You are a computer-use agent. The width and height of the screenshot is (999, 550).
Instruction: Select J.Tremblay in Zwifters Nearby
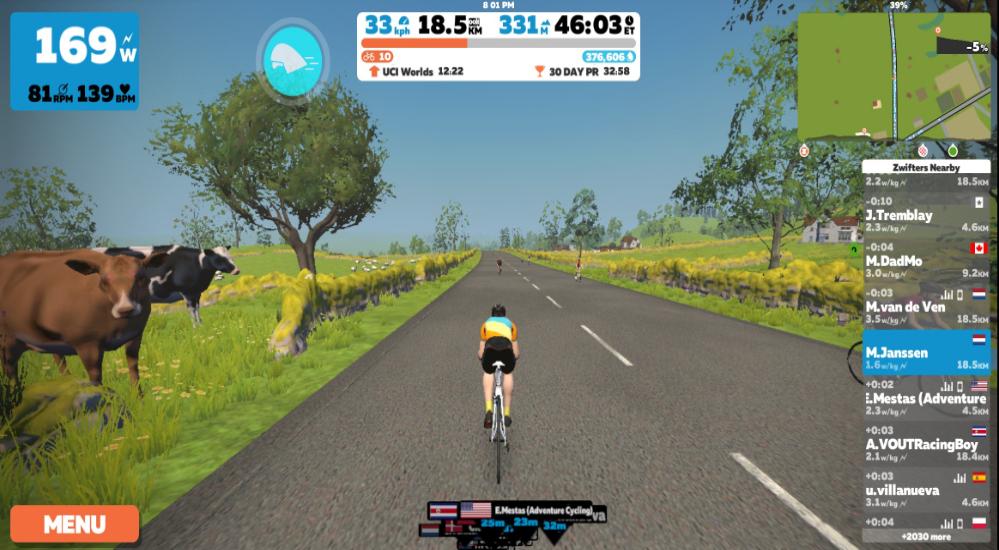(925, 215)
